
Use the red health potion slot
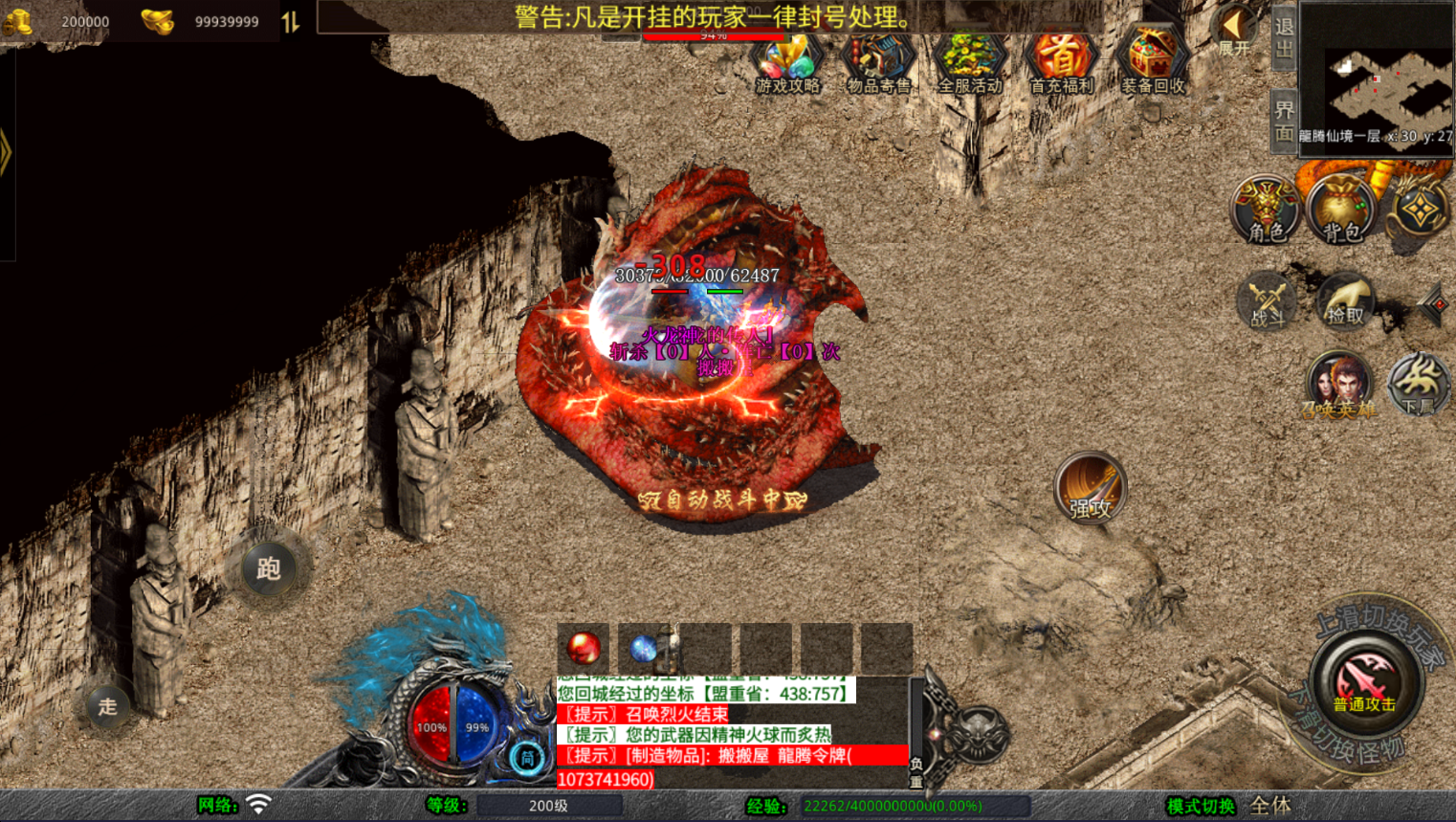(x=584, y=649)
